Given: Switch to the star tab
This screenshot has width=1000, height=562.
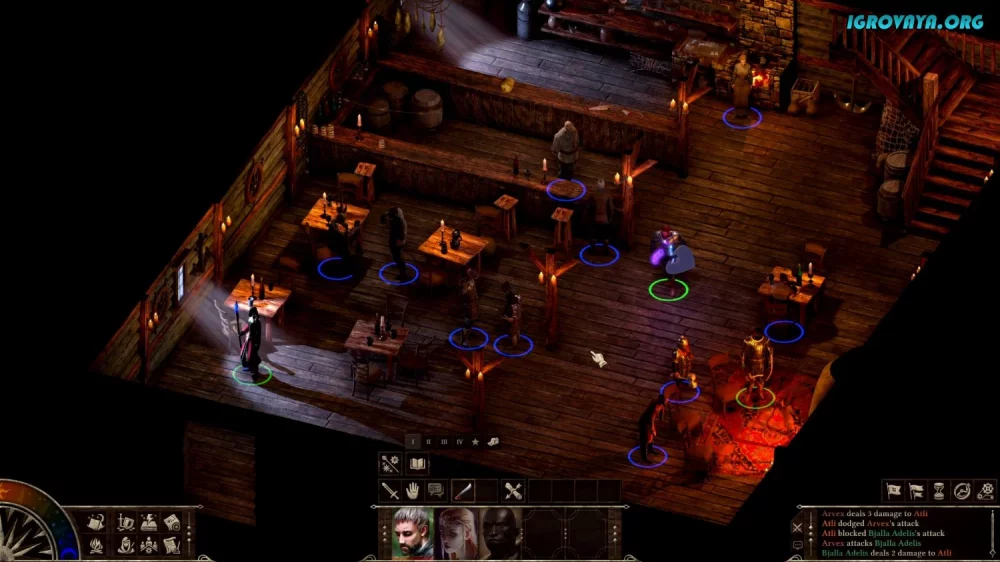Looking at the screenshot, I should click(x=475, y=441).
